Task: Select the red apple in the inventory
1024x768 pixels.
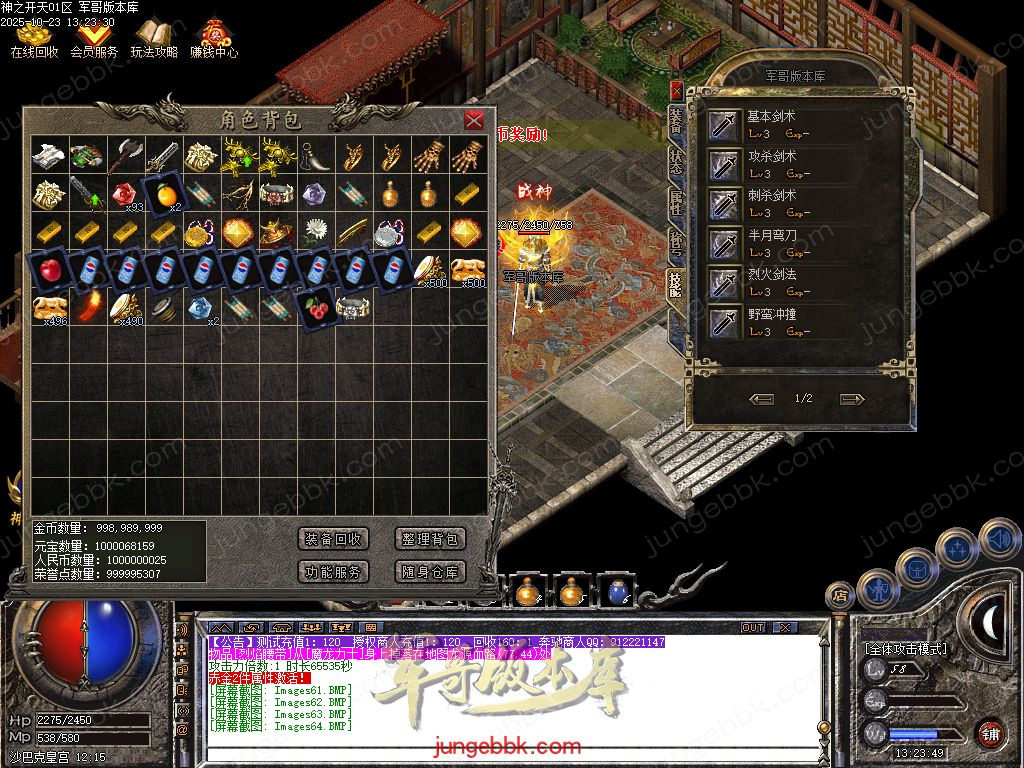Action: (48, 270)
